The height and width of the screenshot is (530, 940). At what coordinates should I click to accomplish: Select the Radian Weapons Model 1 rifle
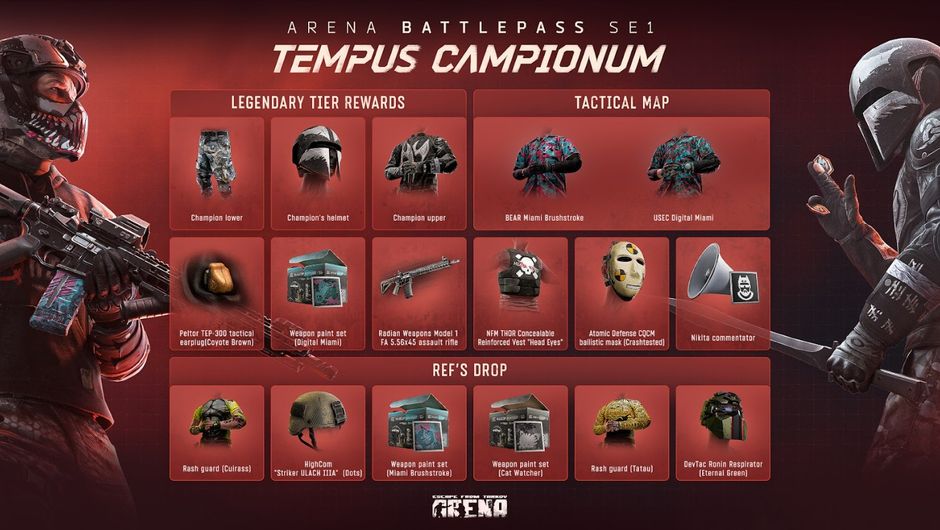coord(419,292)
